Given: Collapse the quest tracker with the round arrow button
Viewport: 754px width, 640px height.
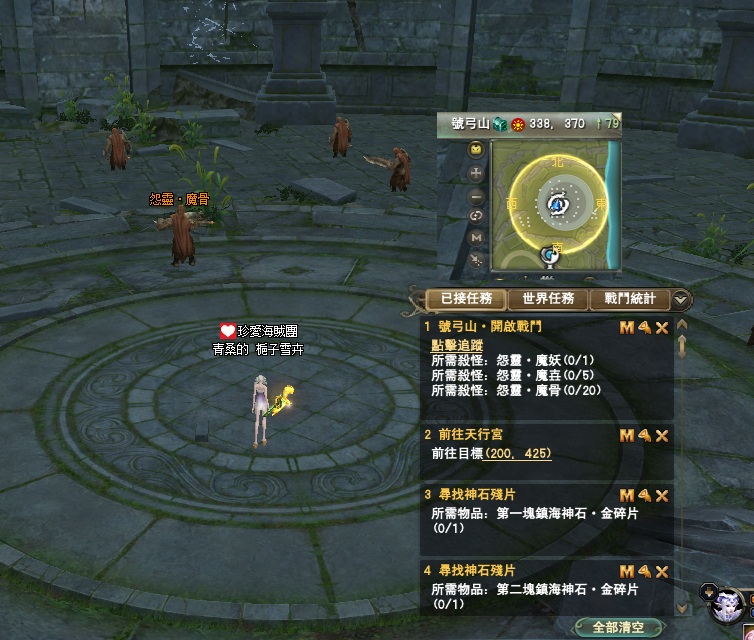Looking at the screenshot, I should (x=682, y=299).
